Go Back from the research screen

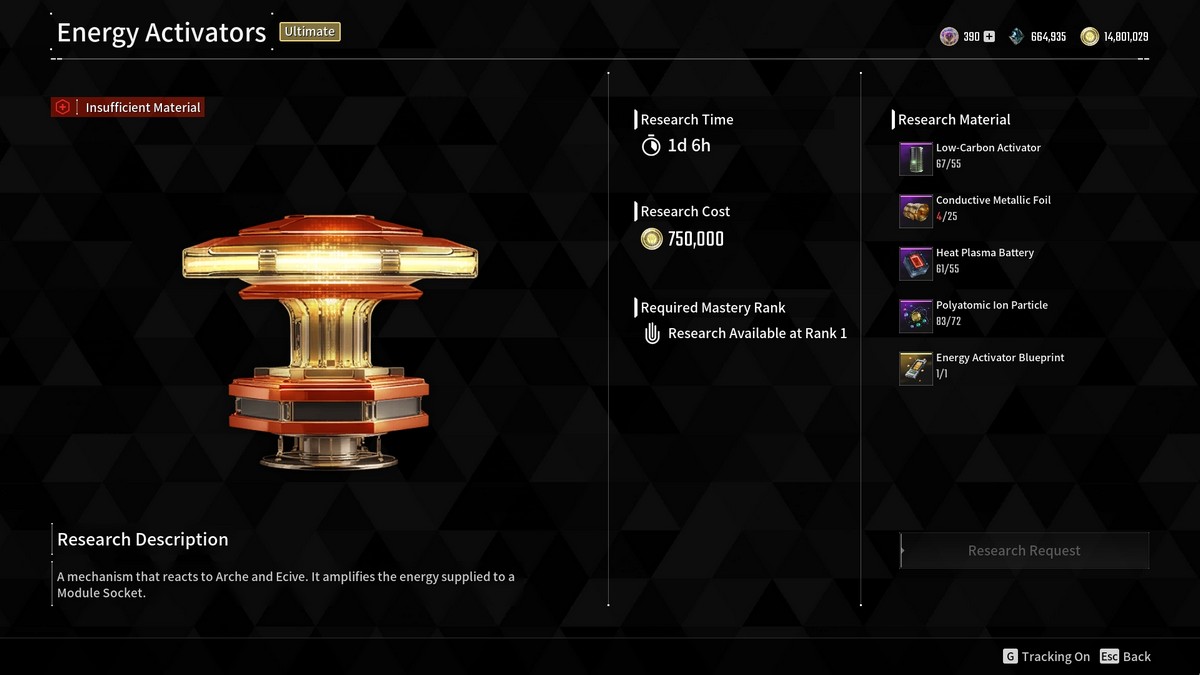1125,657
